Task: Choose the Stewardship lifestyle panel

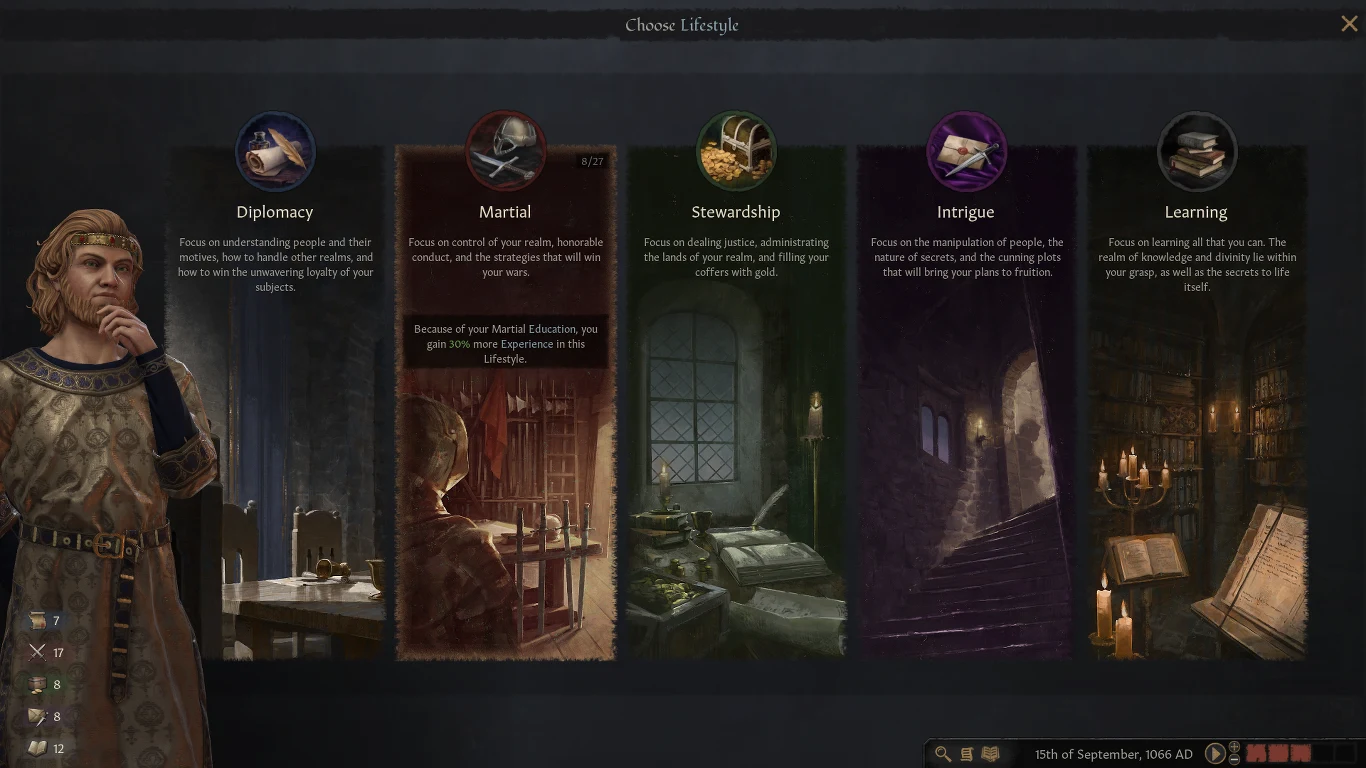Action: tap(736, 450)
